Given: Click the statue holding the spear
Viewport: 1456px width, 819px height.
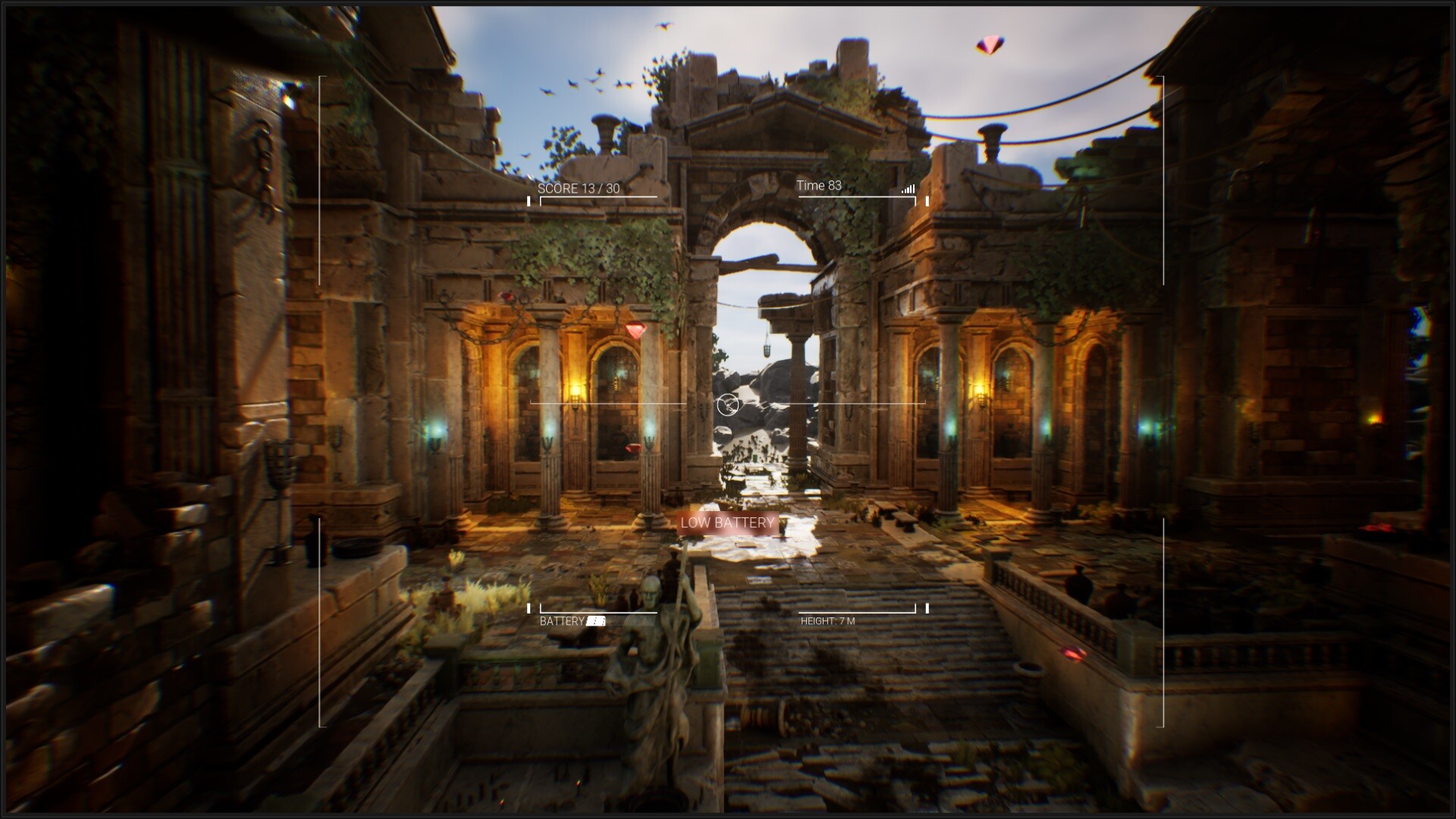Looking at the screenshot, I should pos(654,660).
